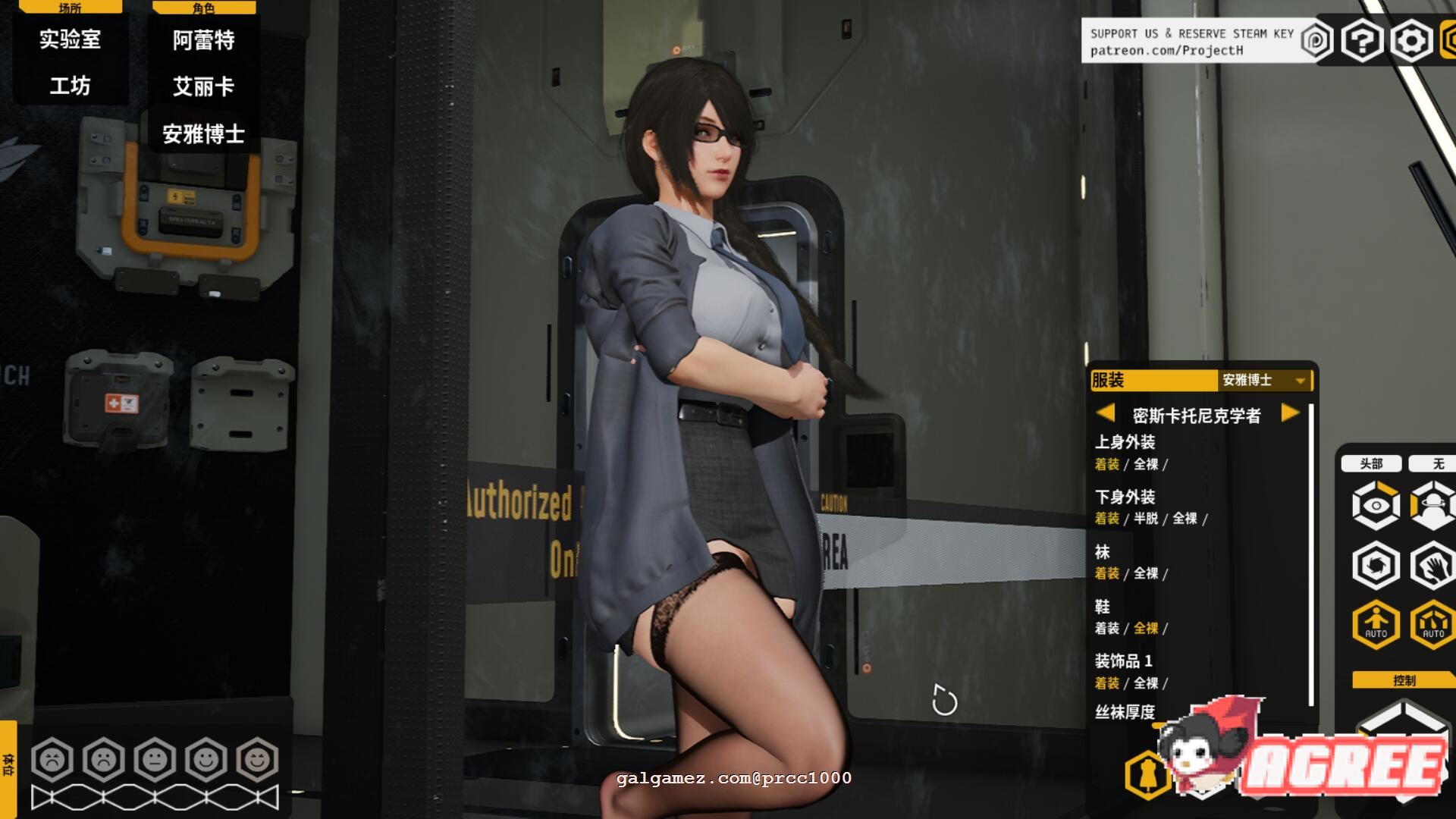Screen dimensions: 1456x819
Task: Click the 头部 button
Action: point(1371,463)
